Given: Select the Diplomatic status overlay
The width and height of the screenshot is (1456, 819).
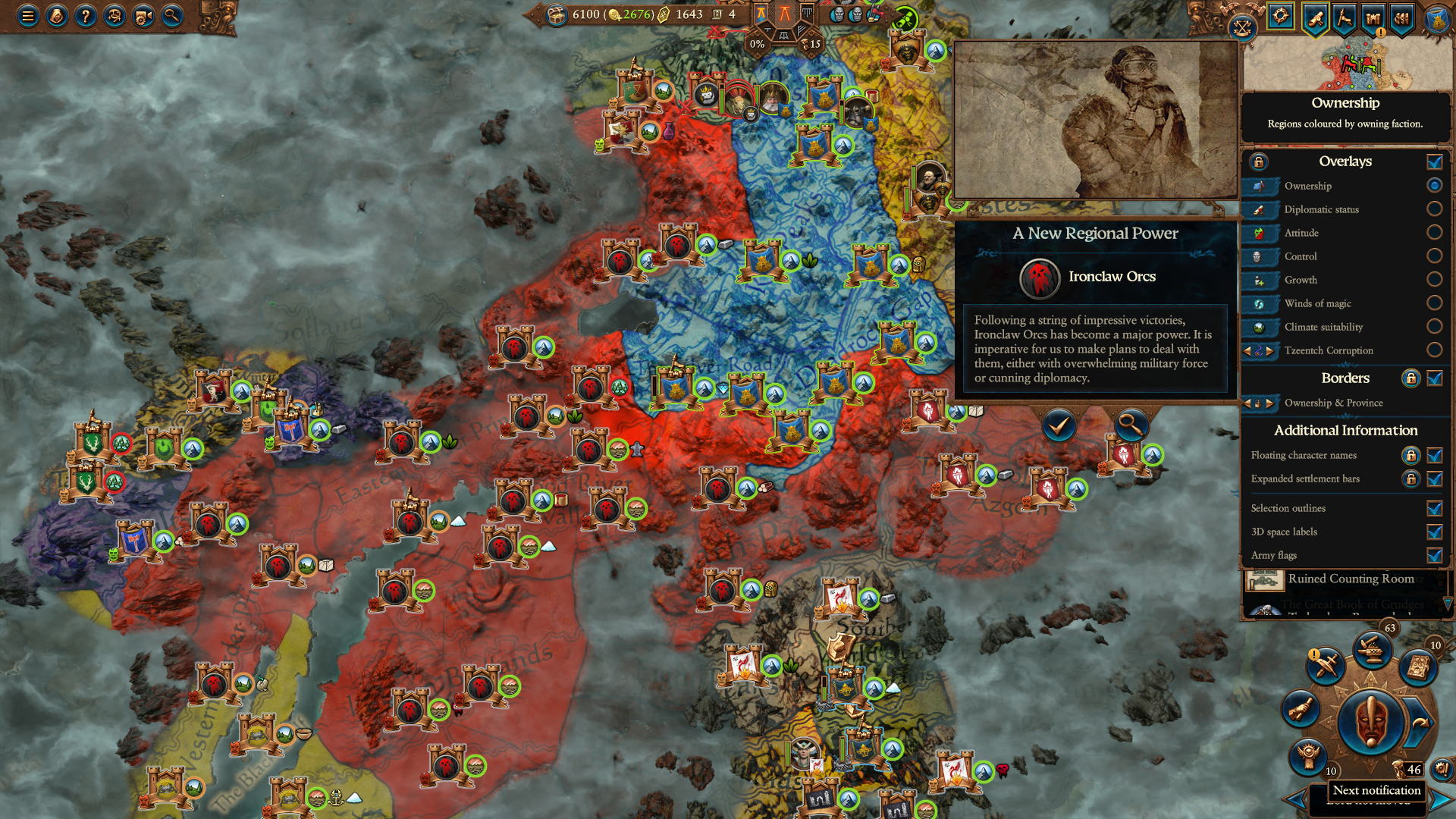Looking at the screenshot, I should [x=1434, y=209].
